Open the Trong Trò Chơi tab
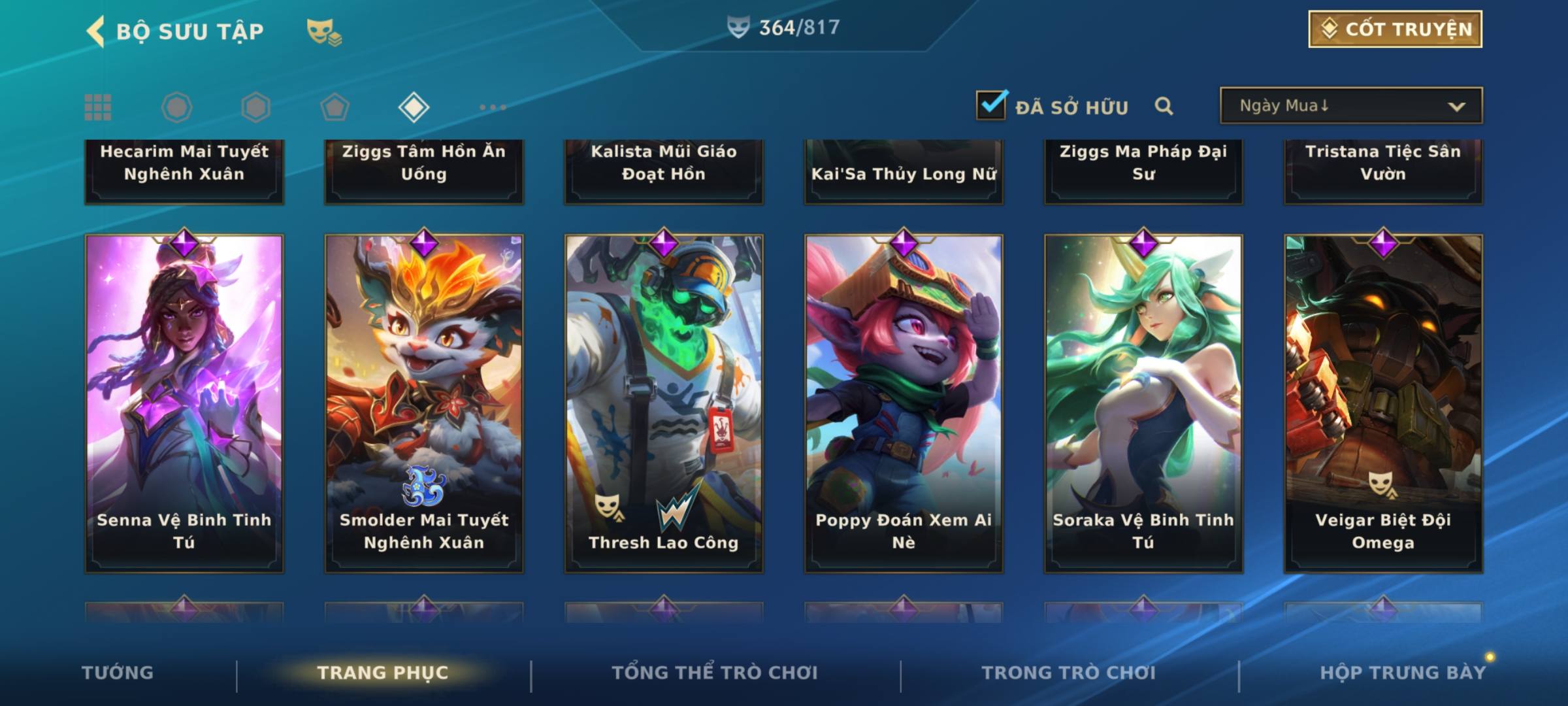 tap(1068, 673)
